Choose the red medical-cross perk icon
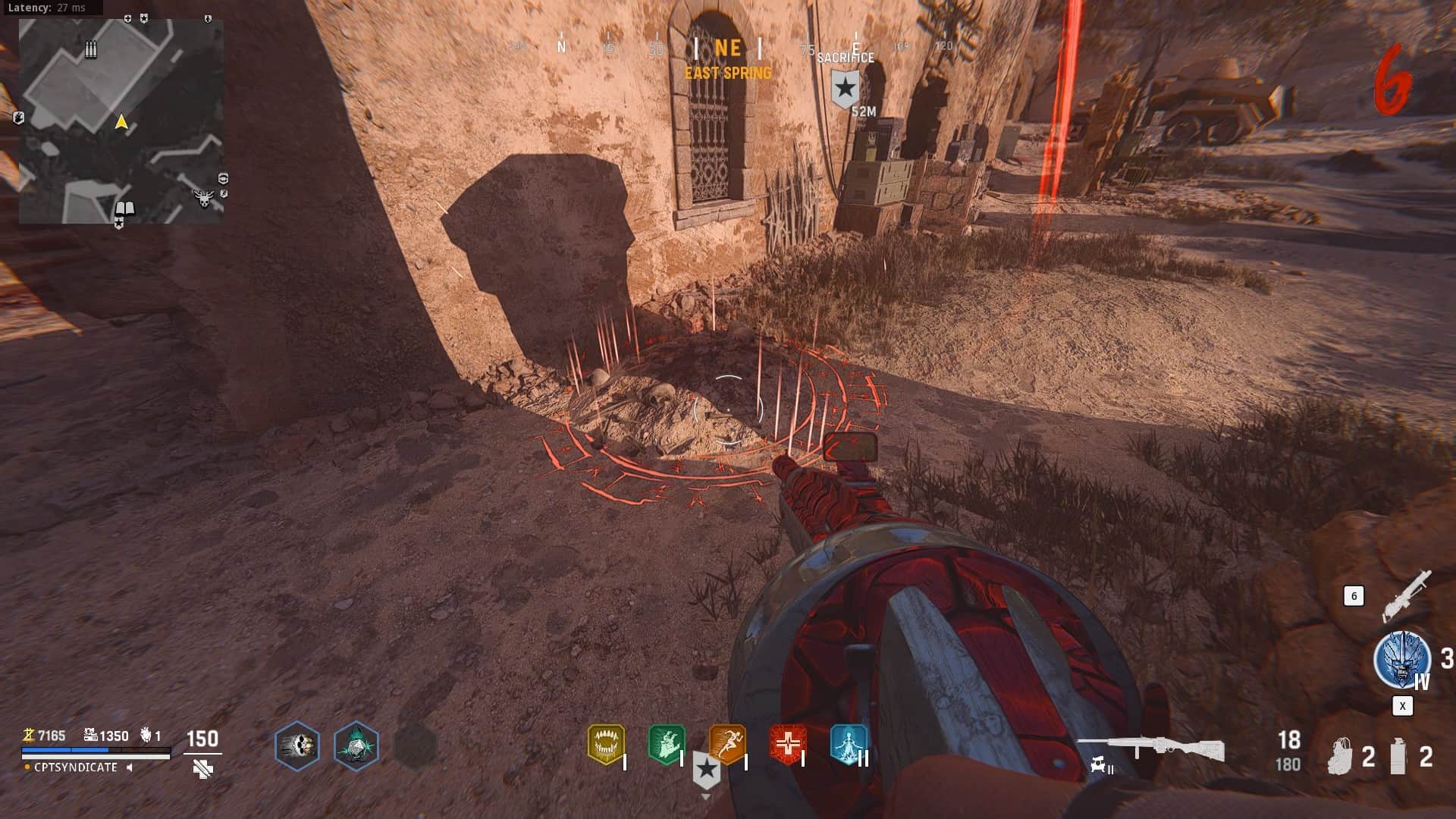This screenshot has height=819, width=1456. point(788,745)
